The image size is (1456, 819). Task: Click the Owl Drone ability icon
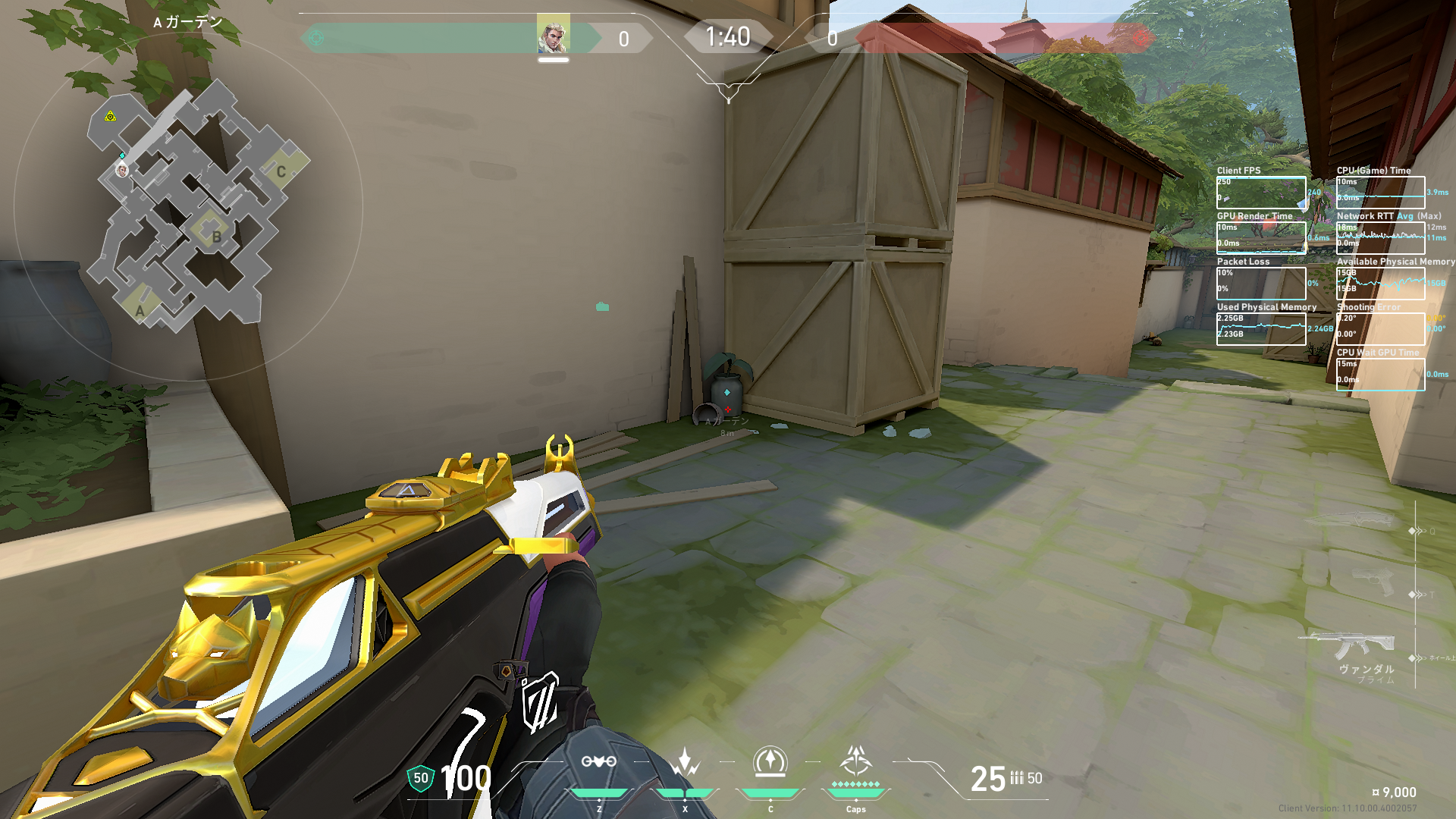(598, 762)
